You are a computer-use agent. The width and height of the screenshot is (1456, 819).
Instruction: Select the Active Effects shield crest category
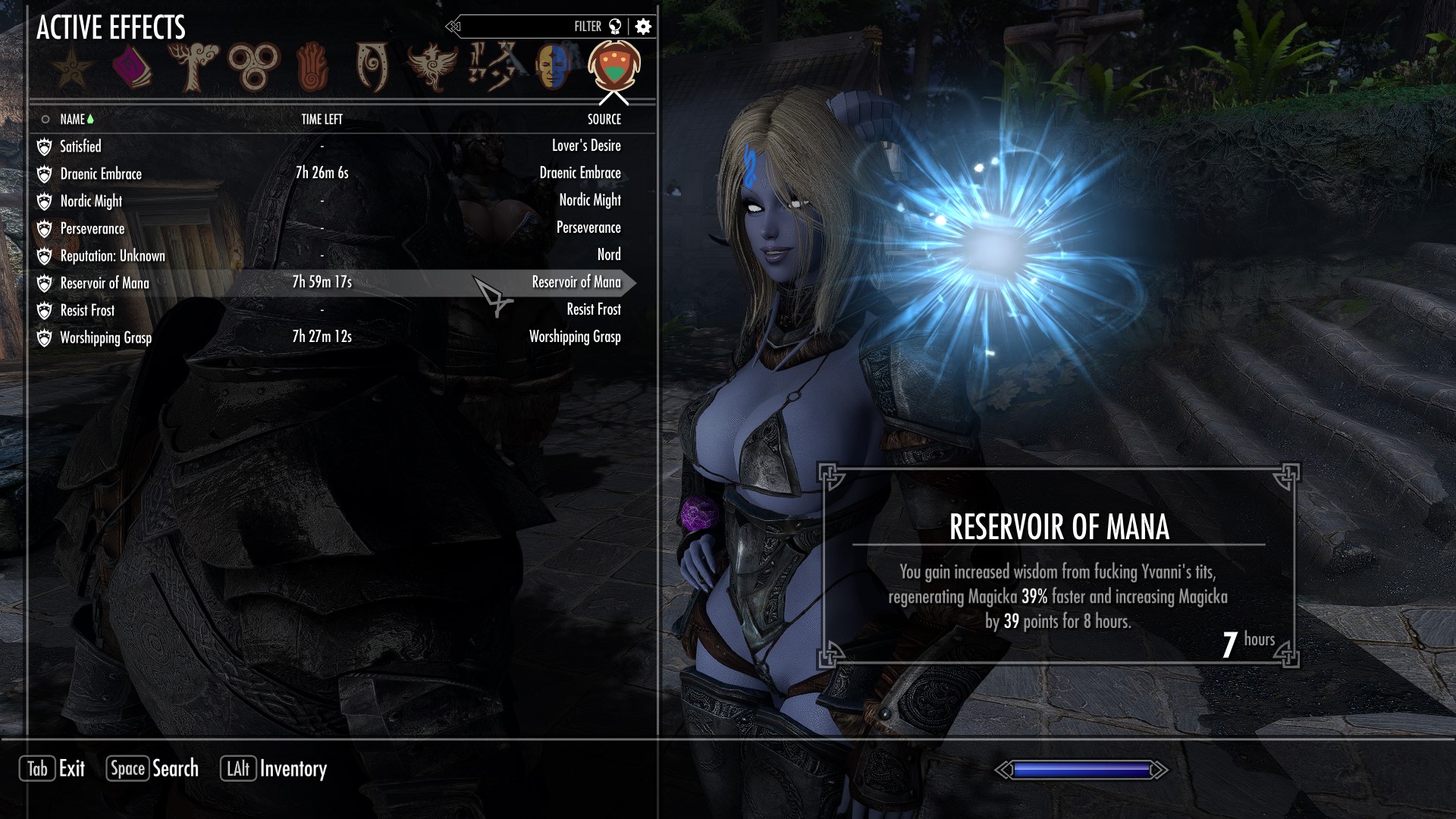tap(613, 67)
